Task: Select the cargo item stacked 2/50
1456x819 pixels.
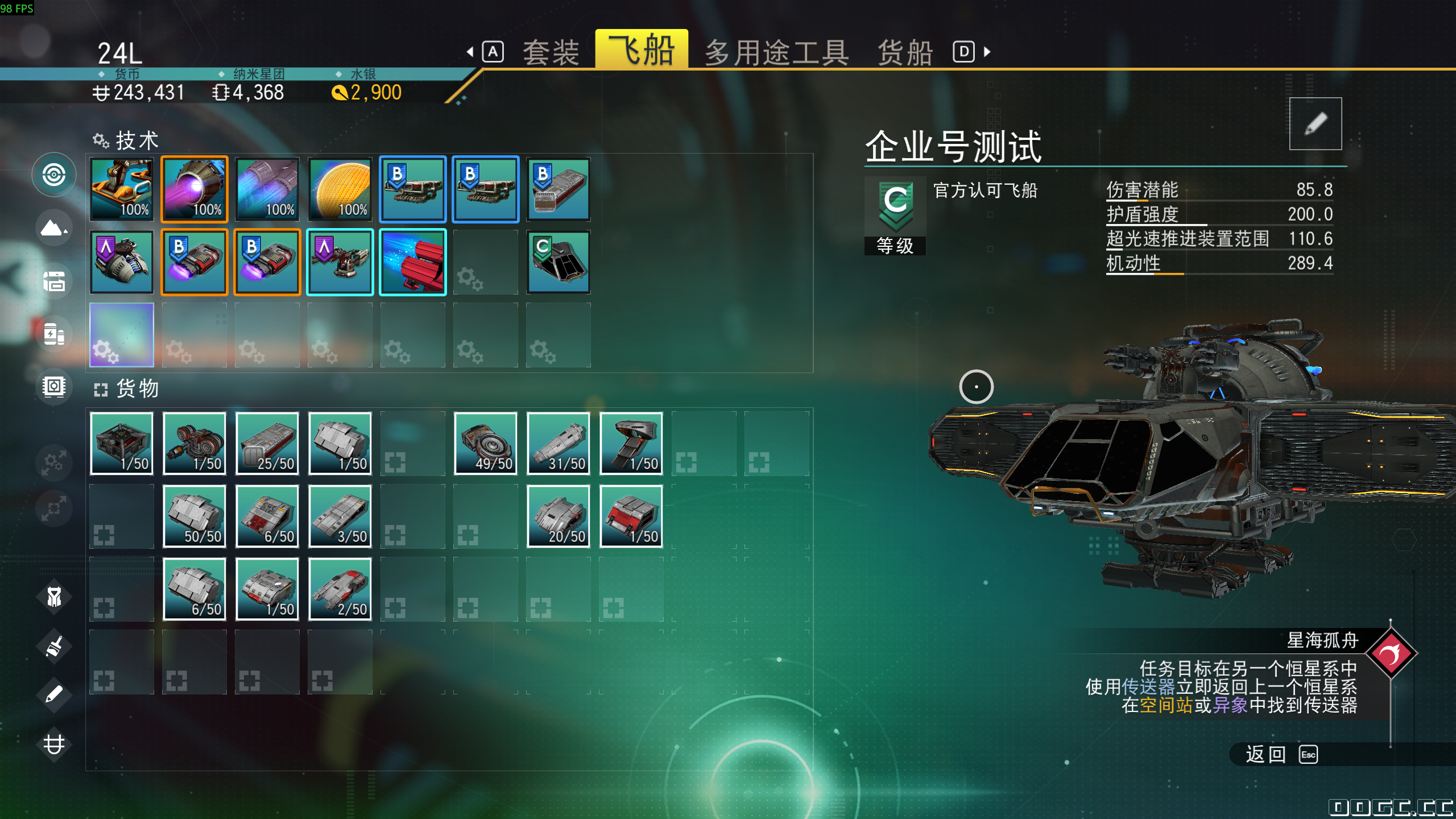Action: (x=340, y=589)
